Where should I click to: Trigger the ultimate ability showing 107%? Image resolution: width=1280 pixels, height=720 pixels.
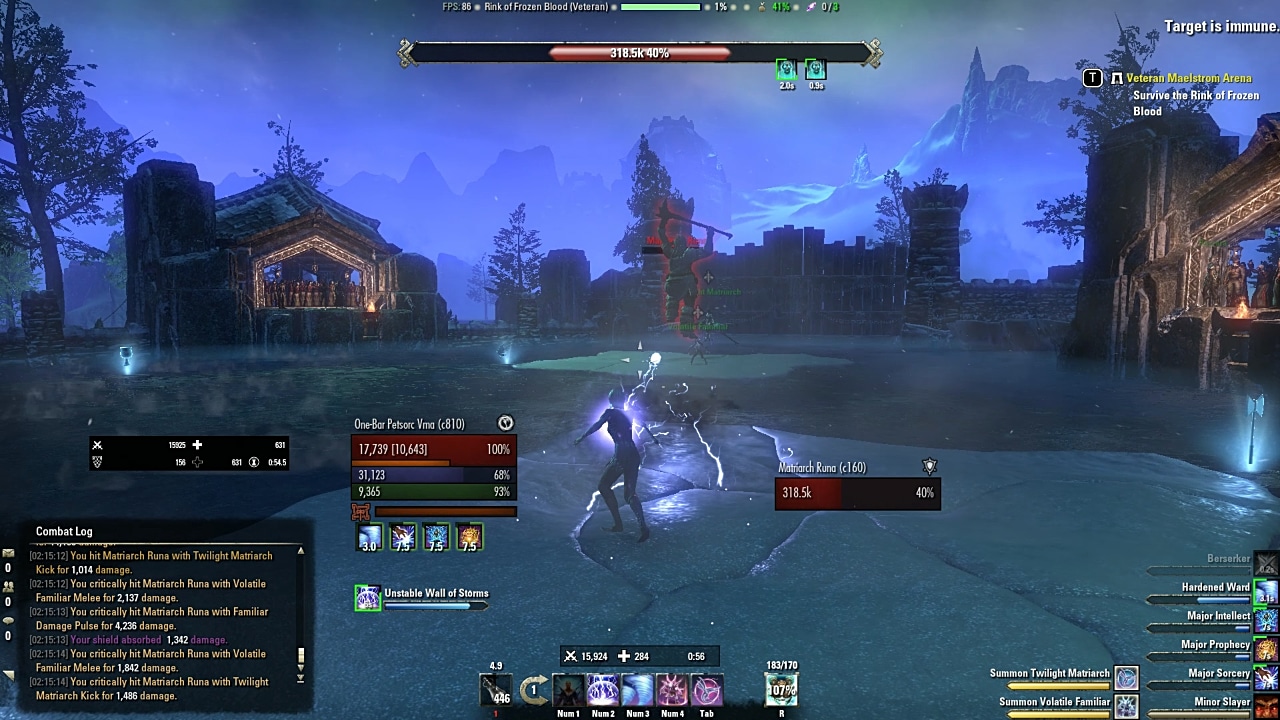click(781, 689)
